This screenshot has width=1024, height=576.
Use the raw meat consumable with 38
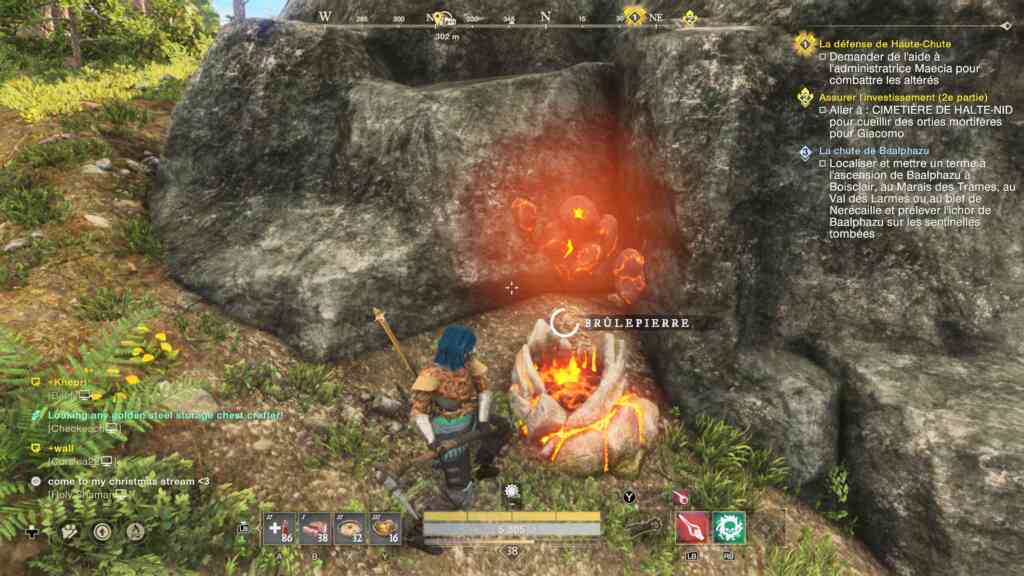pyautogui.click(x=315, y=529)
